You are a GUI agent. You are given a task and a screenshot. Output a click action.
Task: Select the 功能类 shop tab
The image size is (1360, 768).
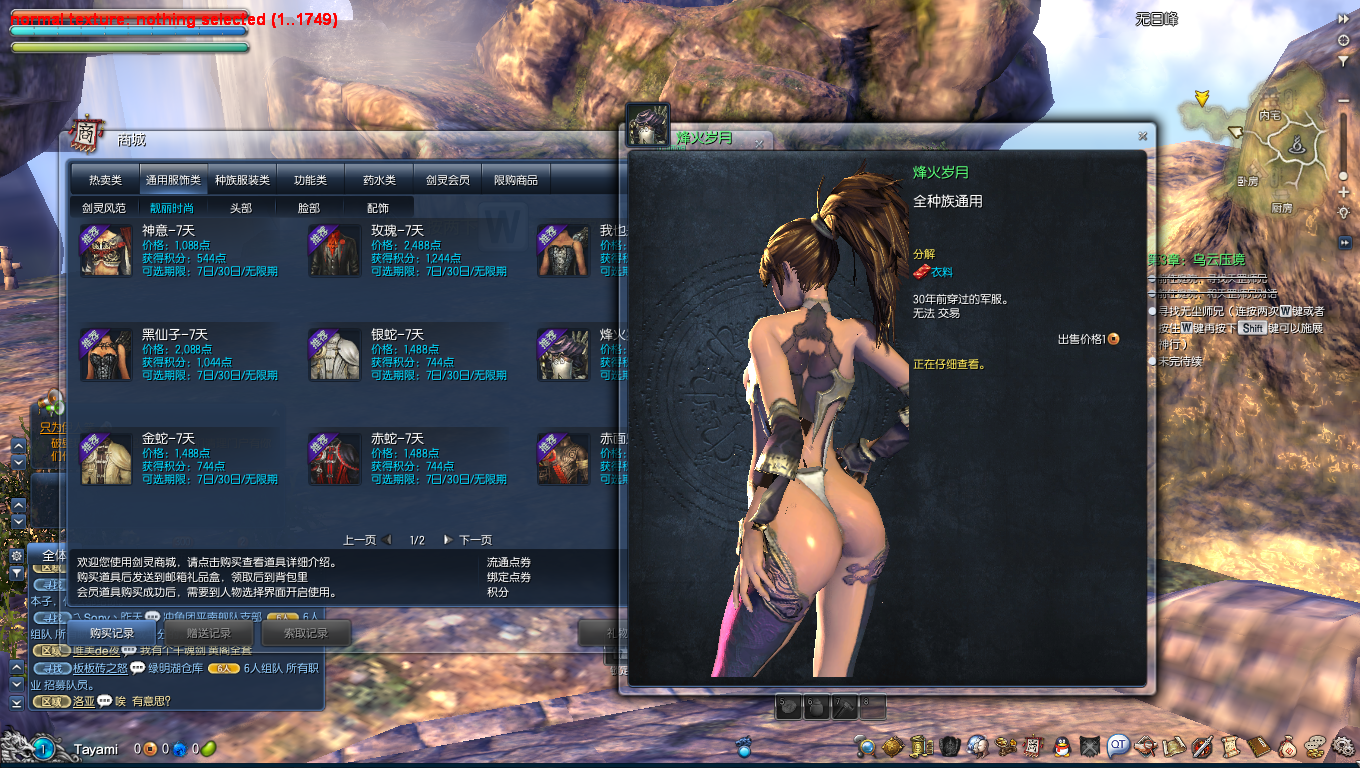[310, 180]
